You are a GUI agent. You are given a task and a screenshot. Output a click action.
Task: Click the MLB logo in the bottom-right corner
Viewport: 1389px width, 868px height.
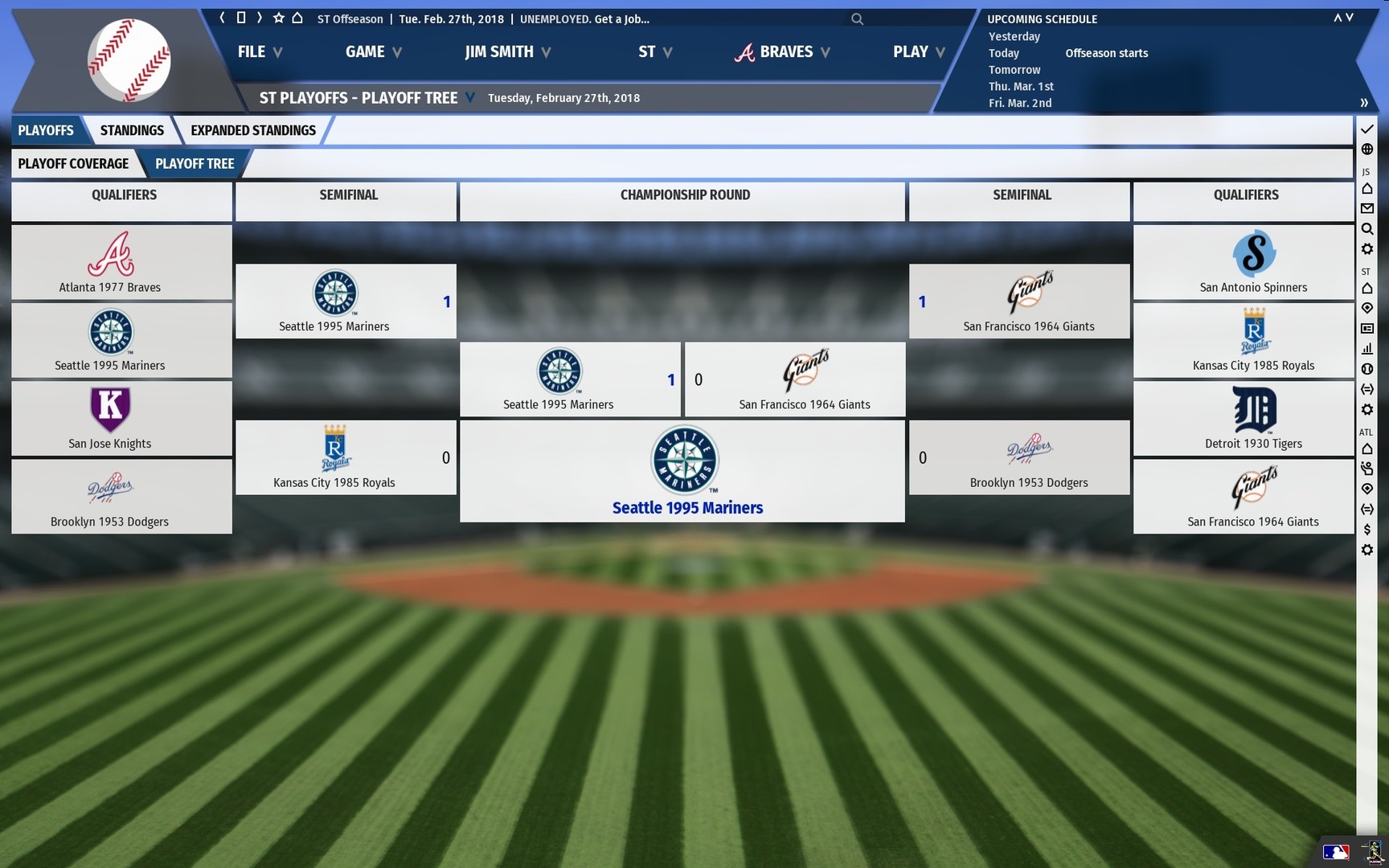(x=1337, y=851)
